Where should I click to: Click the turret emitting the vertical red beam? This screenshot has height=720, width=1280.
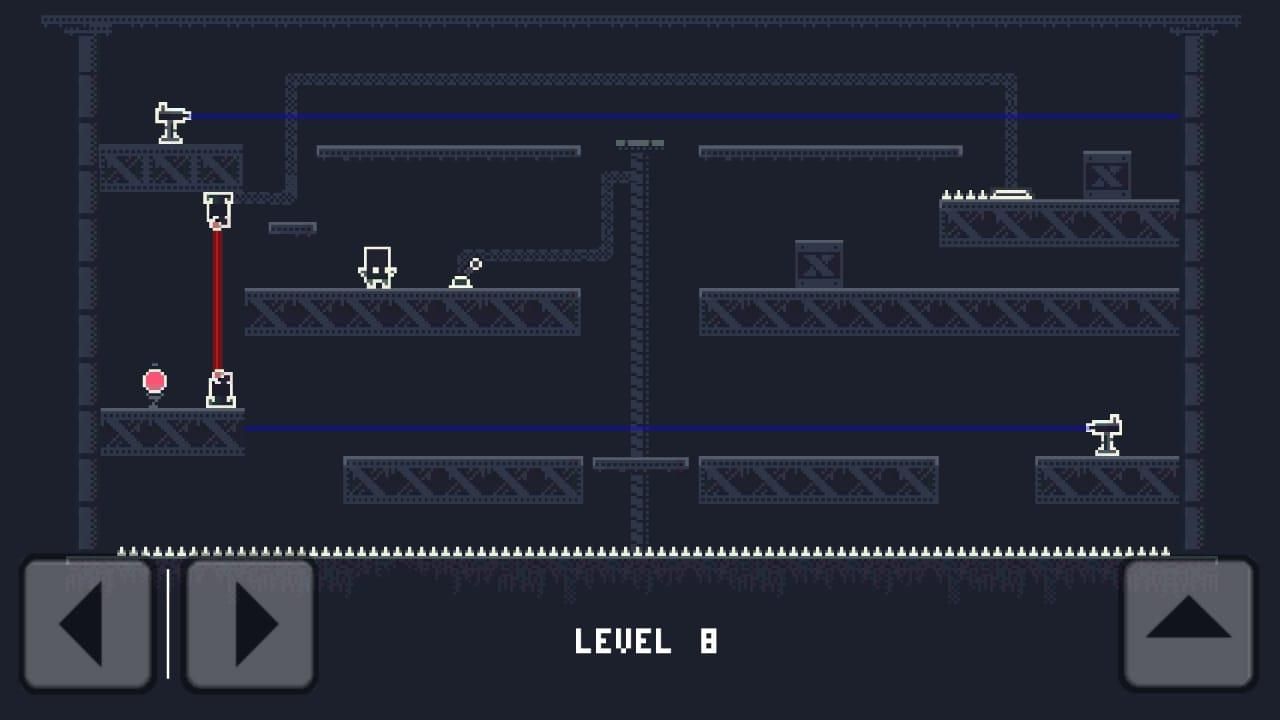pos(219,208)
